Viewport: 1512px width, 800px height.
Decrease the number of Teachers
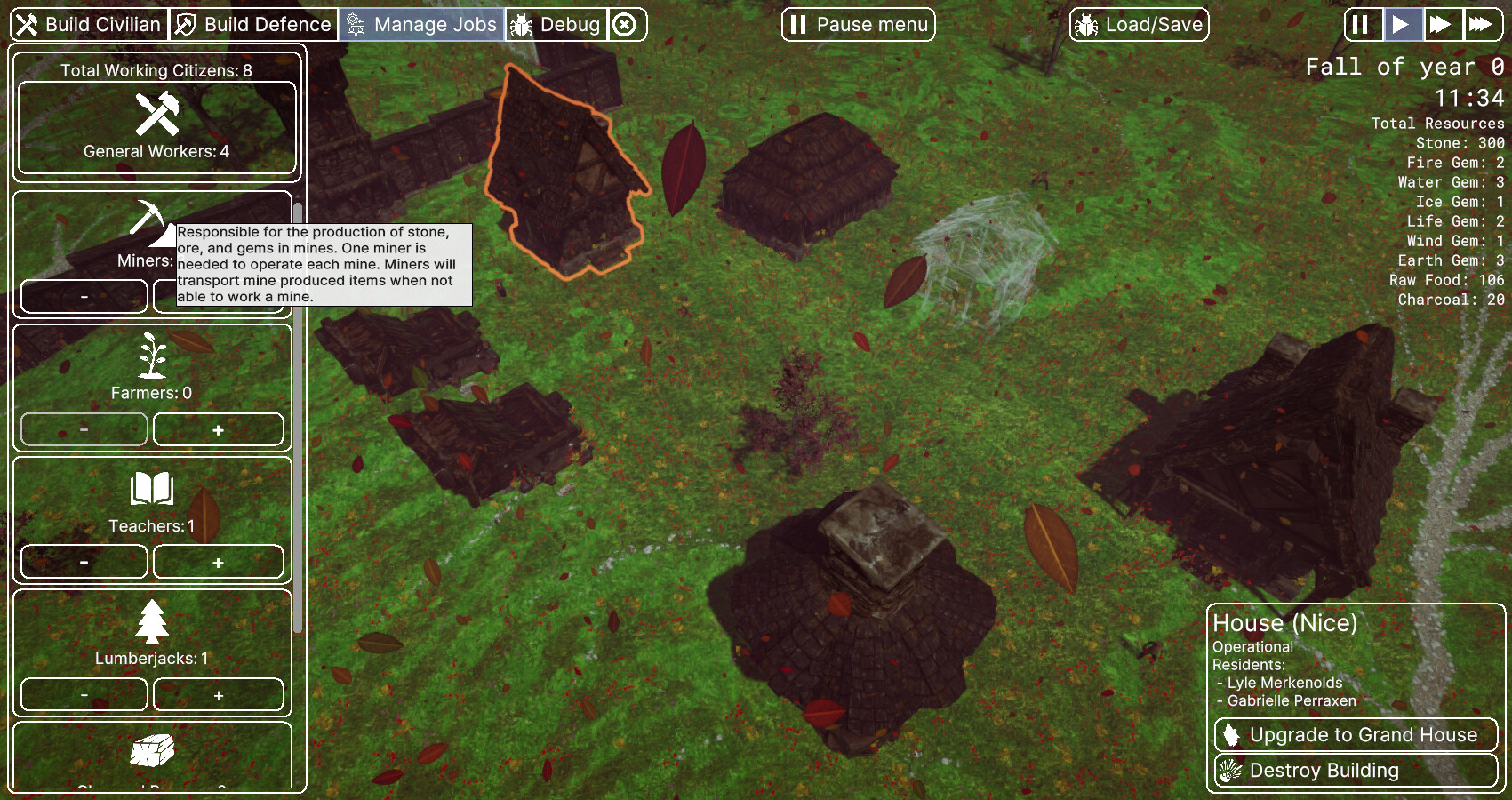coord(84,563)
